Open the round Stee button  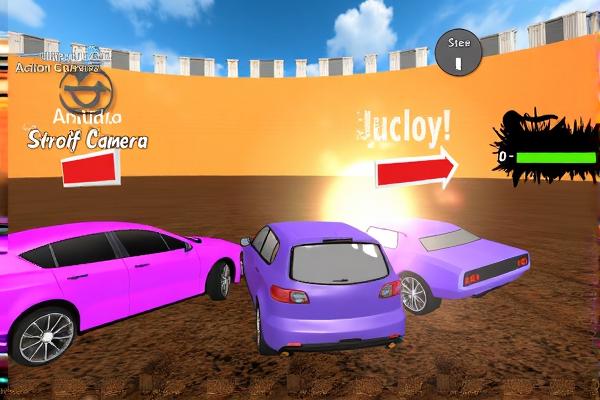coord(459,52)
